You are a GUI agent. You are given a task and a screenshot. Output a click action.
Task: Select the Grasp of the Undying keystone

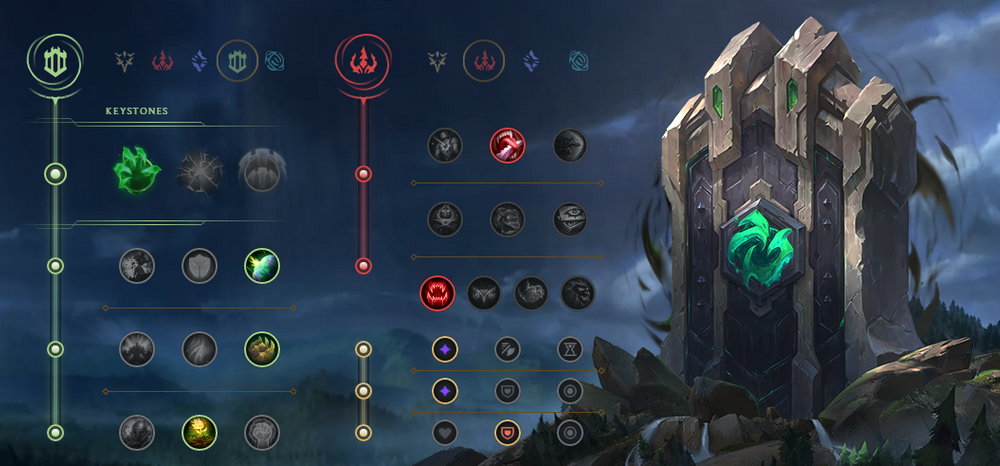click(137, 171)
